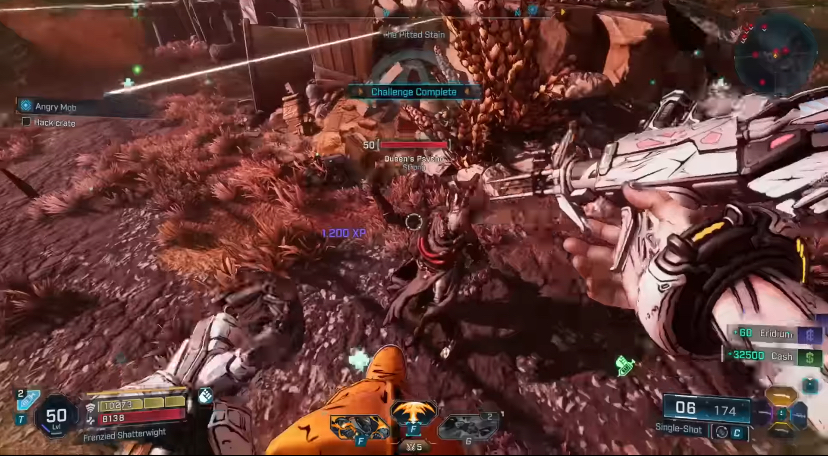828x456 pixels.
Task: Click the green Cash dollar icon
Action: (810, 357)
